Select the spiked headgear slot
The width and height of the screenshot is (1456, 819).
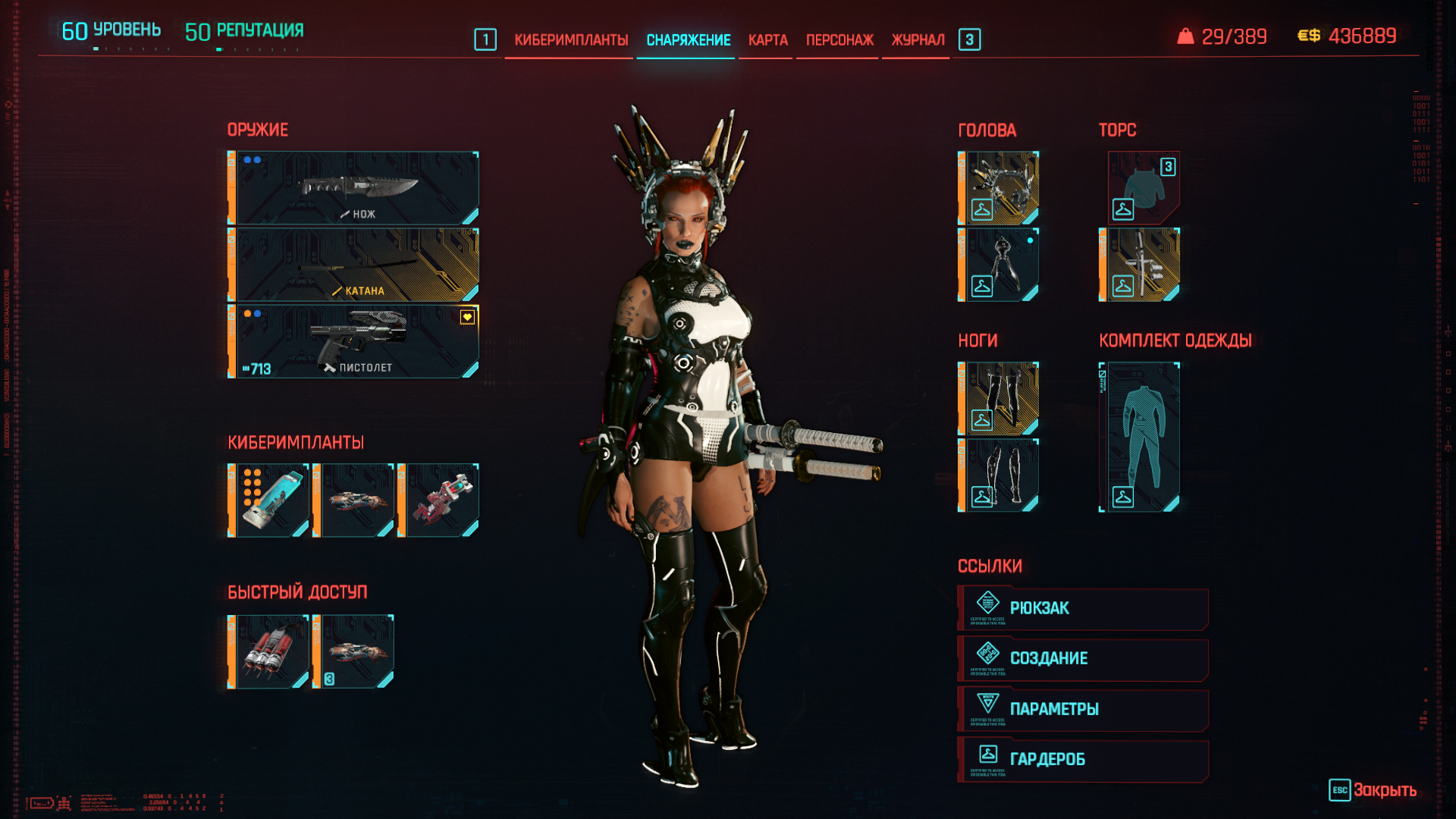coord(999,188)
